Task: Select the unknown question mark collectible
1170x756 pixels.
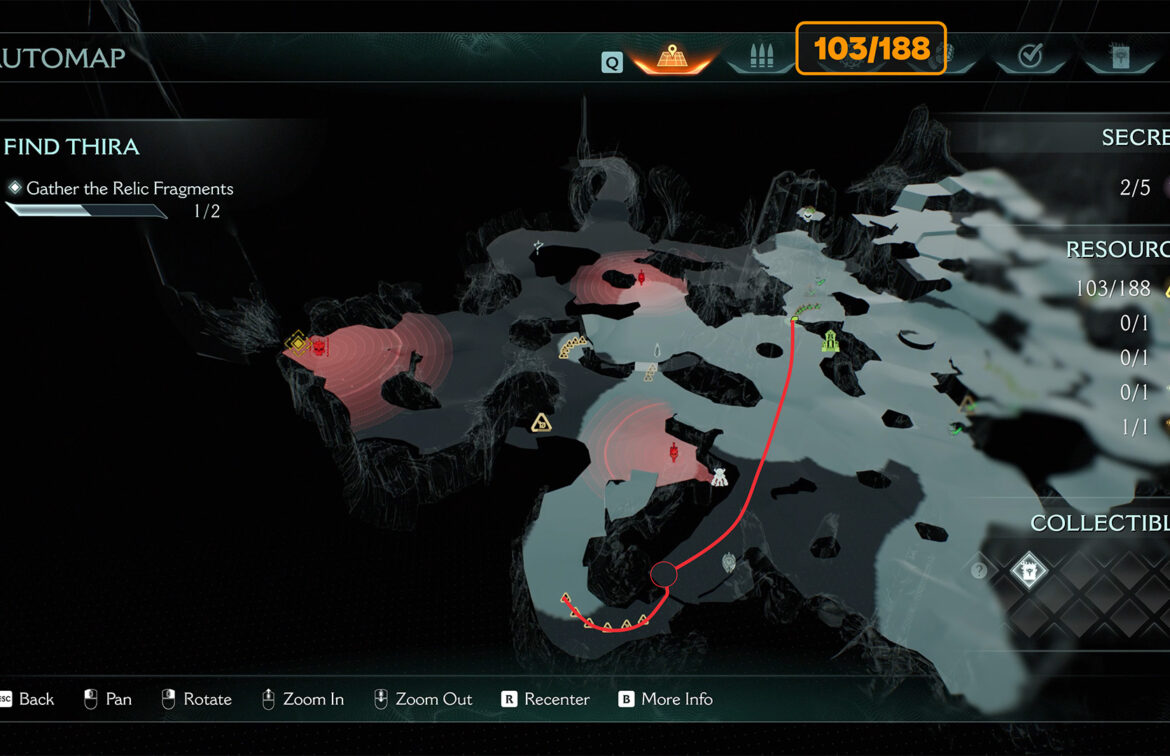Action: 979,571
